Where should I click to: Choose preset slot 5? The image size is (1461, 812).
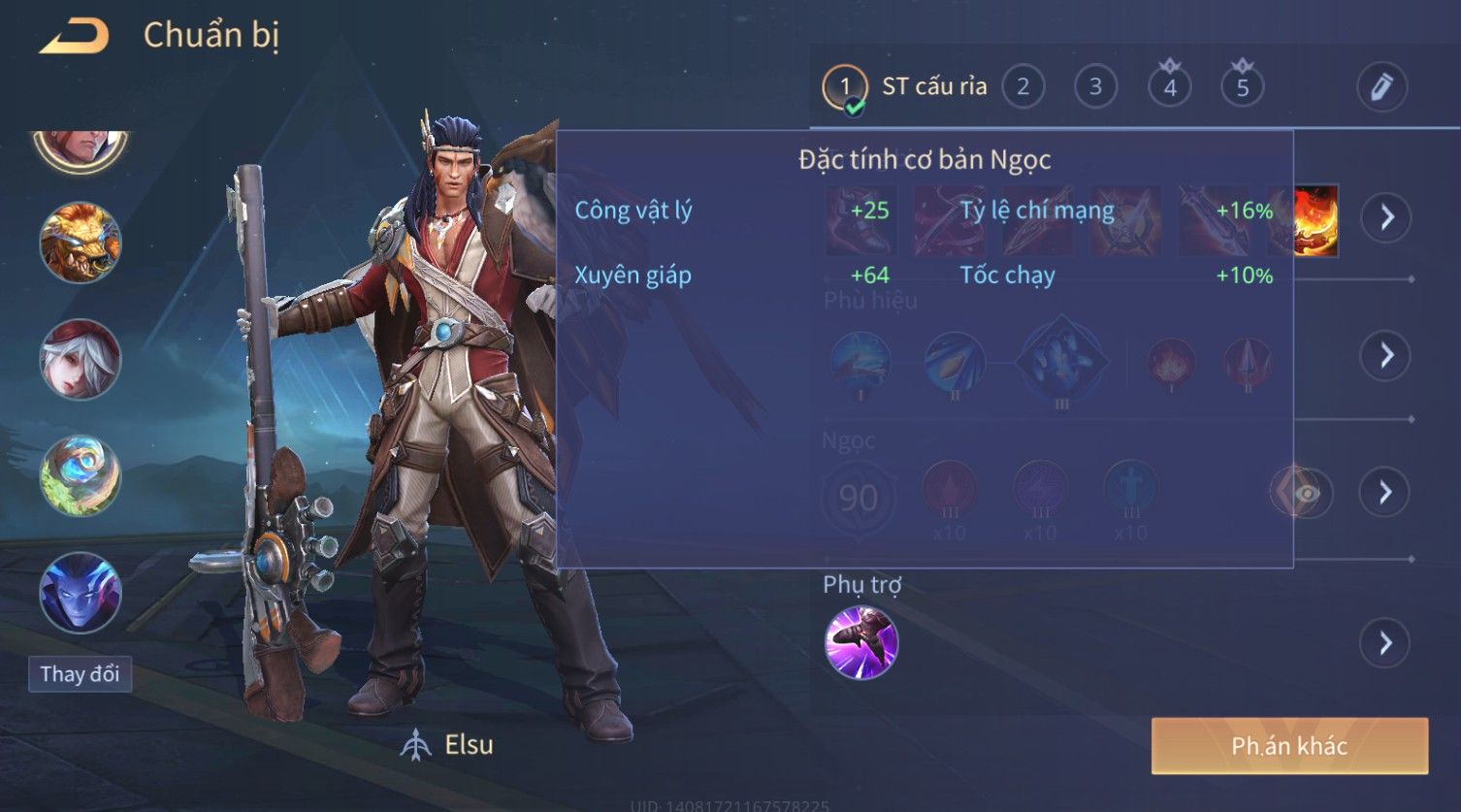pos(1242,87)
